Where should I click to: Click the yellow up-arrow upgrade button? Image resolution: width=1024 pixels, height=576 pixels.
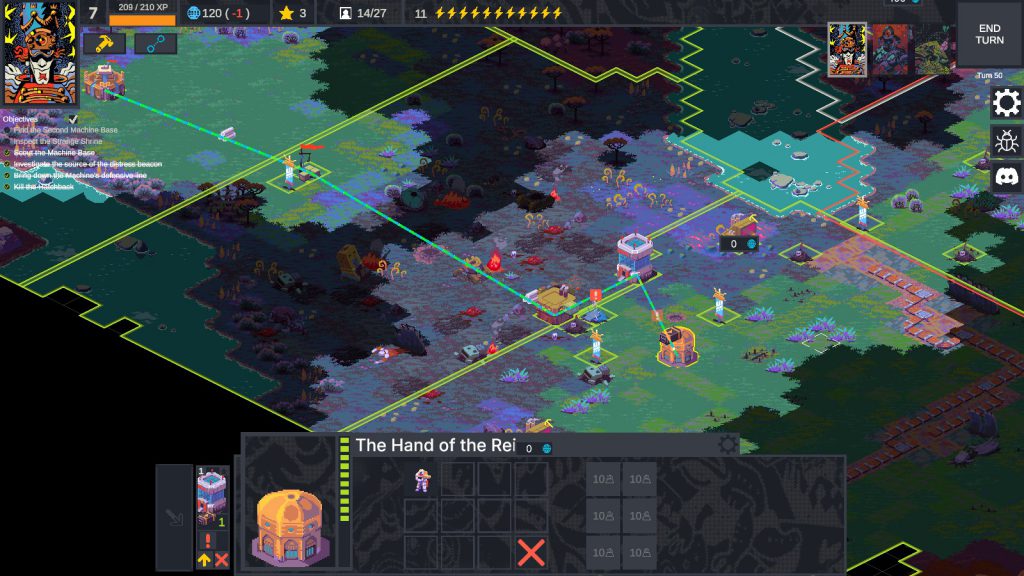click(204, 560)
